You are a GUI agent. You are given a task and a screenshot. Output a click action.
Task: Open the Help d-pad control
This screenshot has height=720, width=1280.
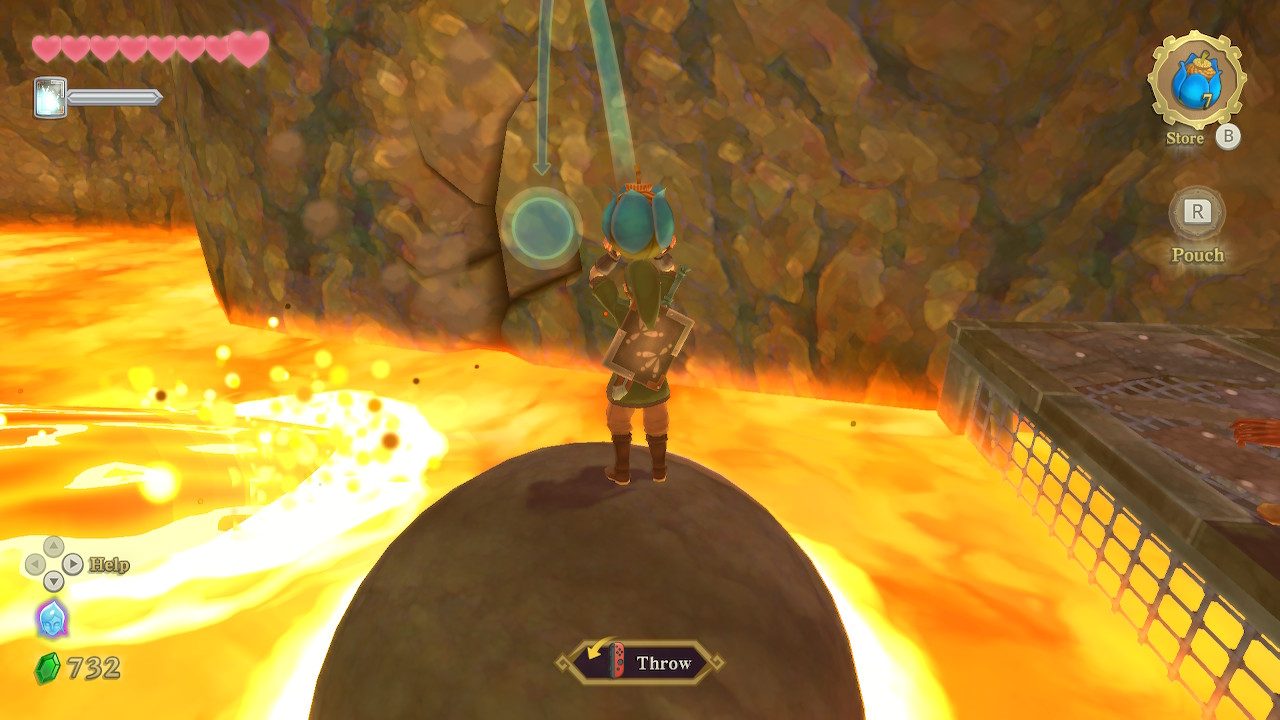53,564
